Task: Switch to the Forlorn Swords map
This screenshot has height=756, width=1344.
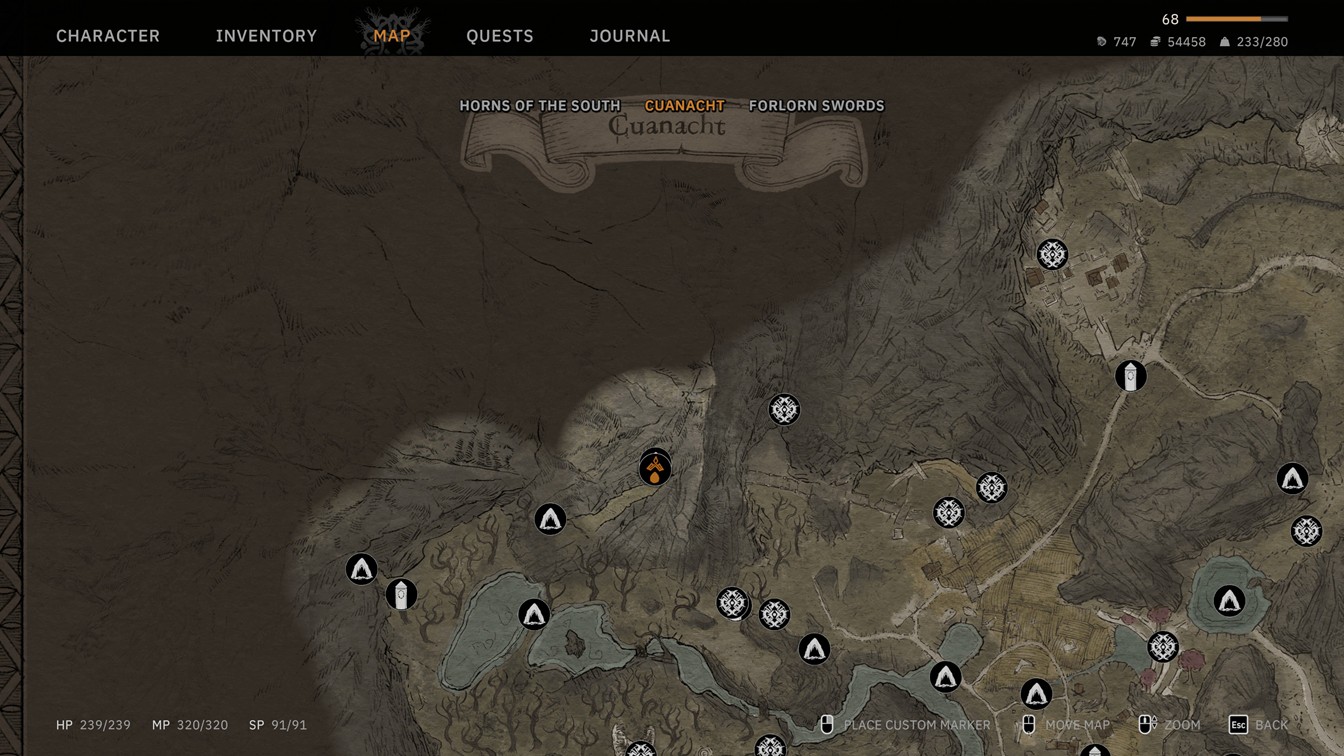Action: point(817,106)
